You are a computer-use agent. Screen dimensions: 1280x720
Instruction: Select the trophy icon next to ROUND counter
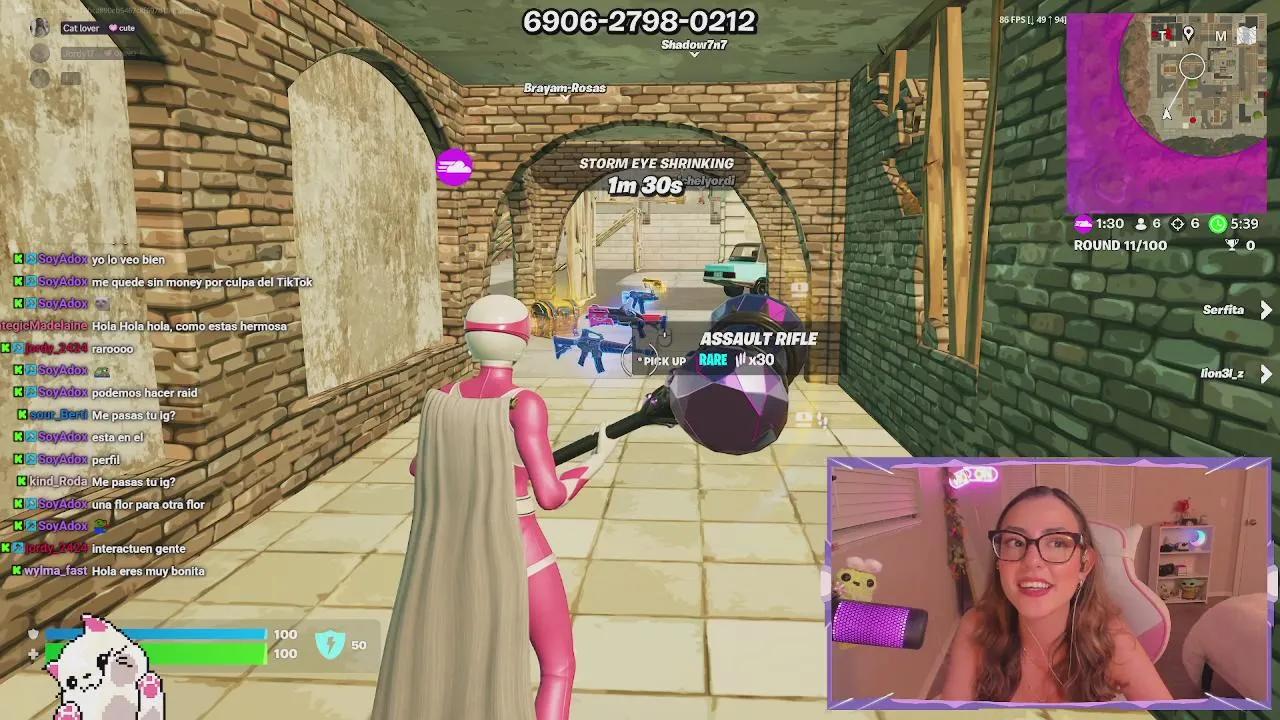[1232, 244]
